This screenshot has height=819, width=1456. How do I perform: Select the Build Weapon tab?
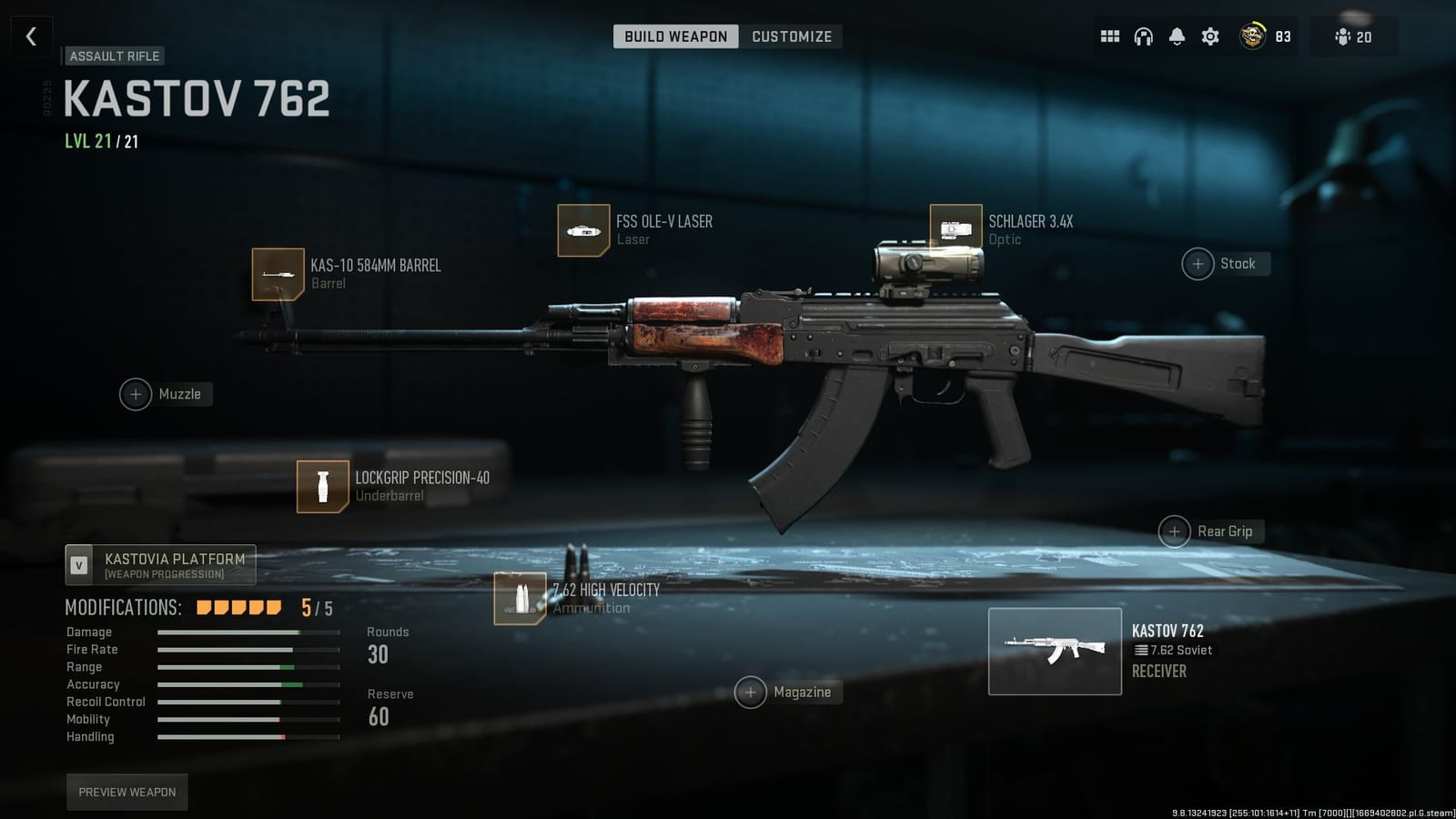click(x=675, y=36)
